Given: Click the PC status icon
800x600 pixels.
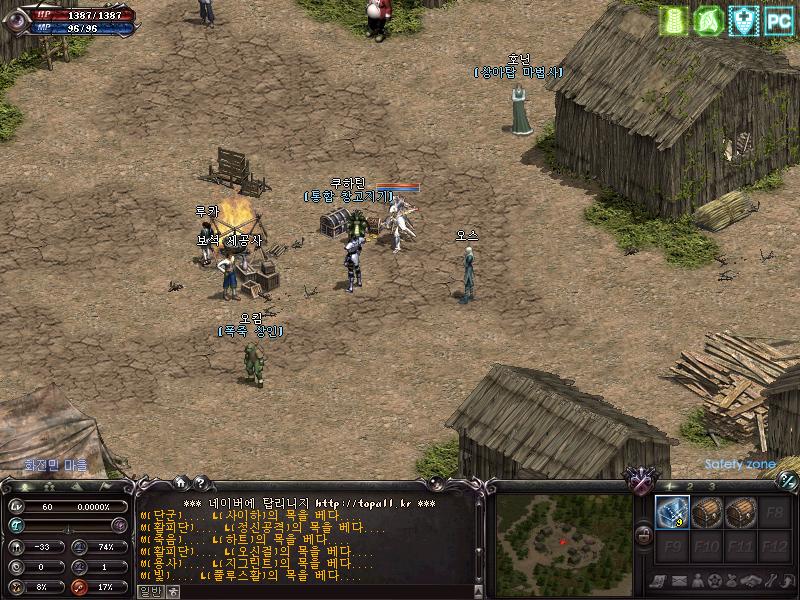Looking at the screenshot, I should 778,20.
